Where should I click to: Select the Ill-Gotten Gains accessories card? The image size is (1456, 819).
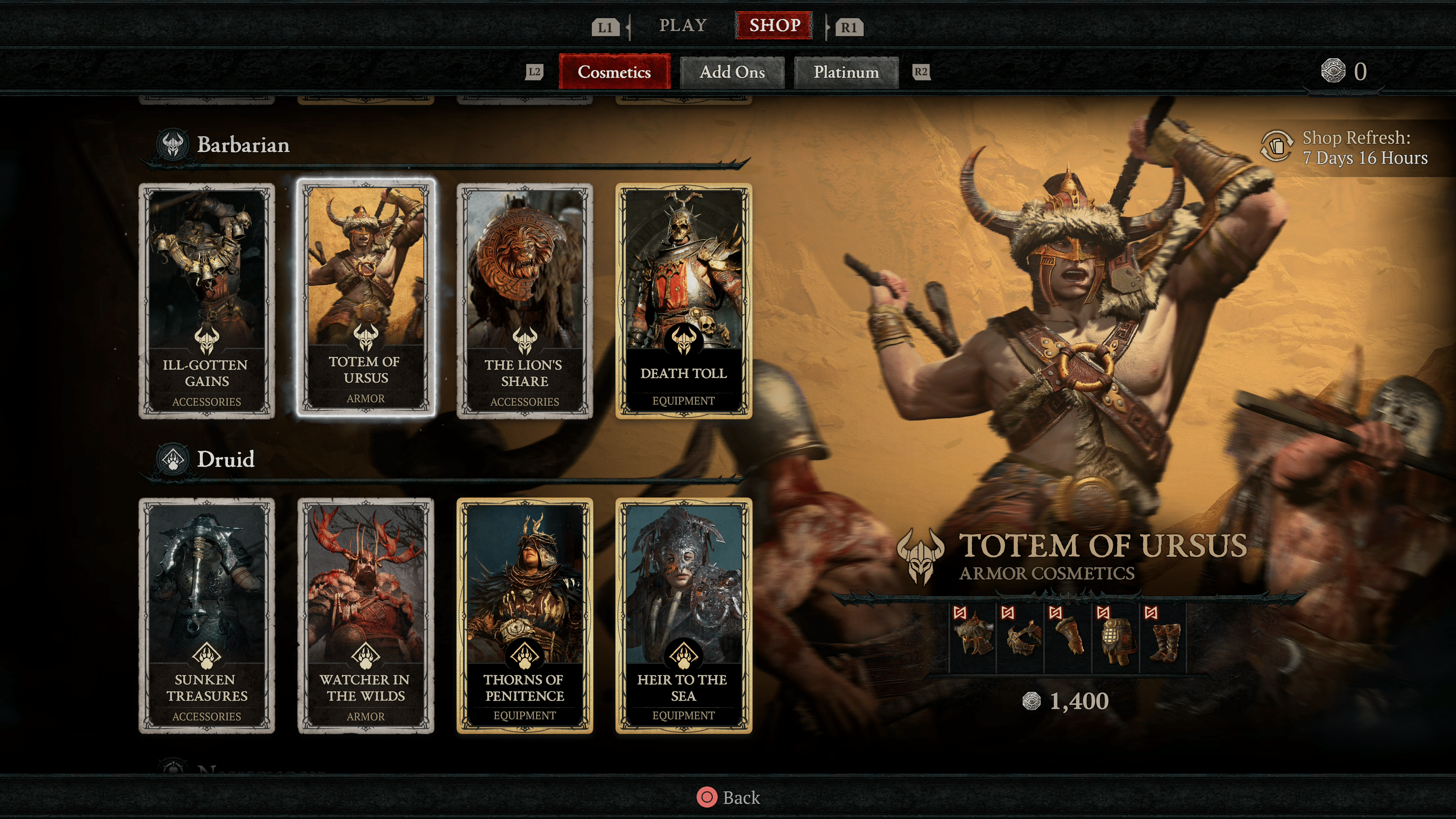point(207,301)
